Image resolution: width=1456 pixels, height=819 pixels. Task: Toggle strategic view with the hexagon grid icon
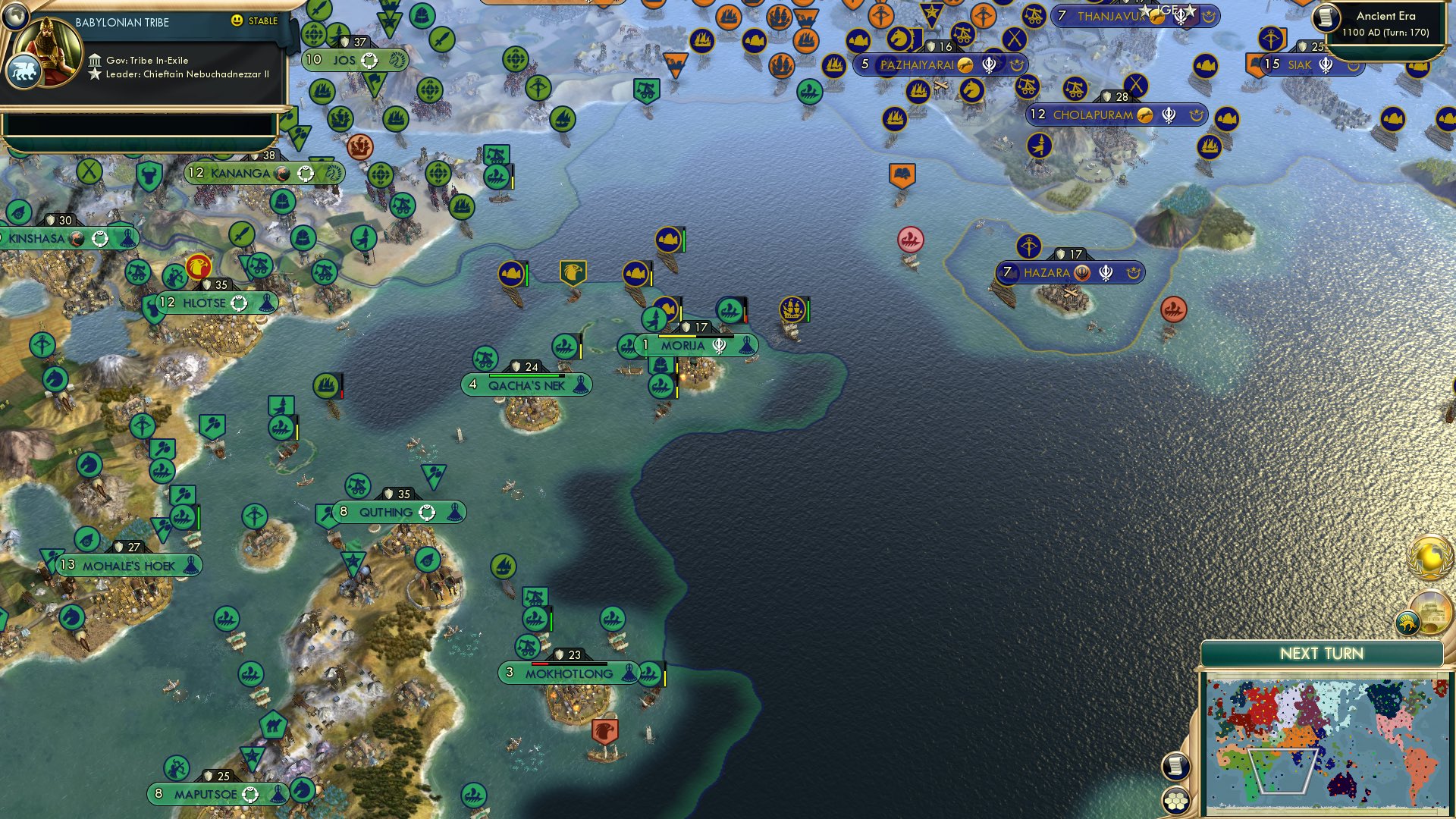click(1175, 801)
